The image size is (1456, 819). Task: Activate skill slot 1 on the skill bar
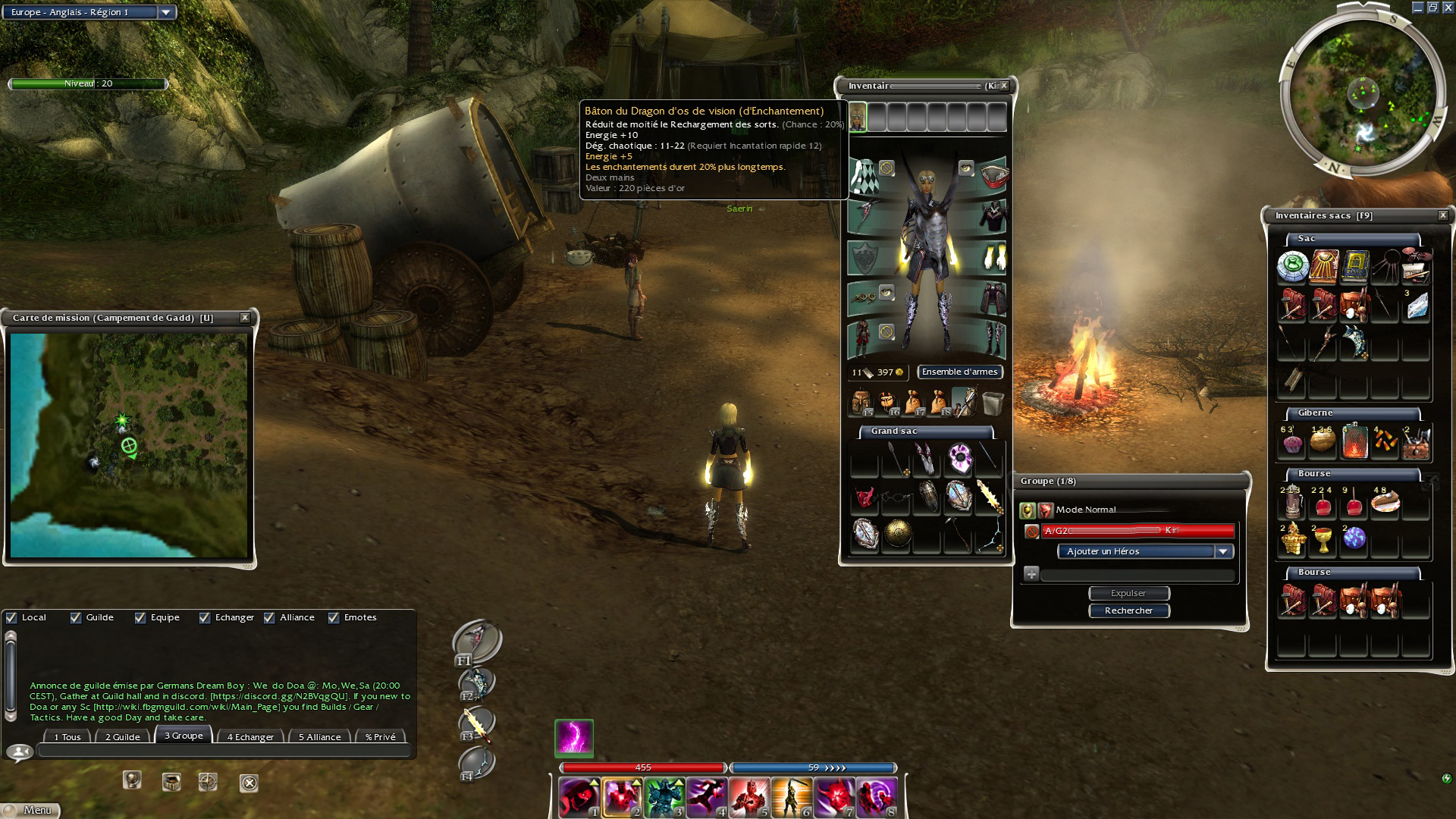click(x=579, y=798)
